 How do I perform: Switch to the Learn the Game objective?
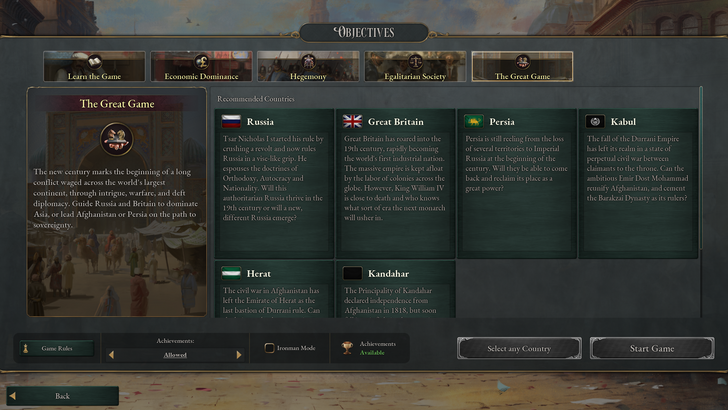point(94,67)
